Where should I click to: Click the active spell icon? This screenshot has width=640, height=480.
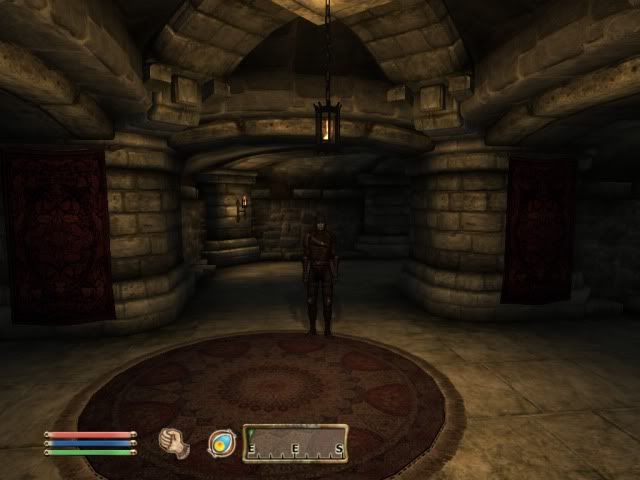221,443
